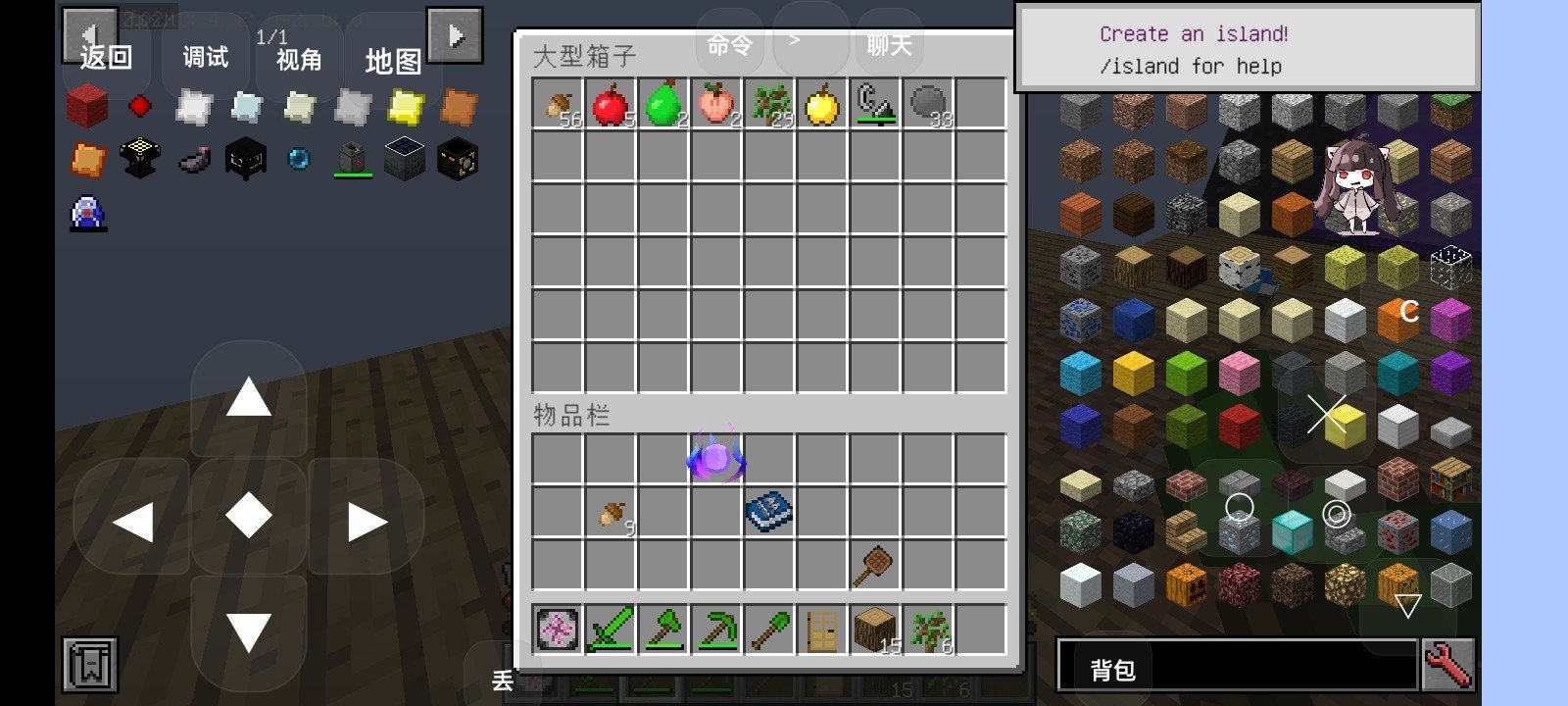The height and width of the screenshot is (706, 1568).
Task: Open the 地图 map panel
Action: 393,62
